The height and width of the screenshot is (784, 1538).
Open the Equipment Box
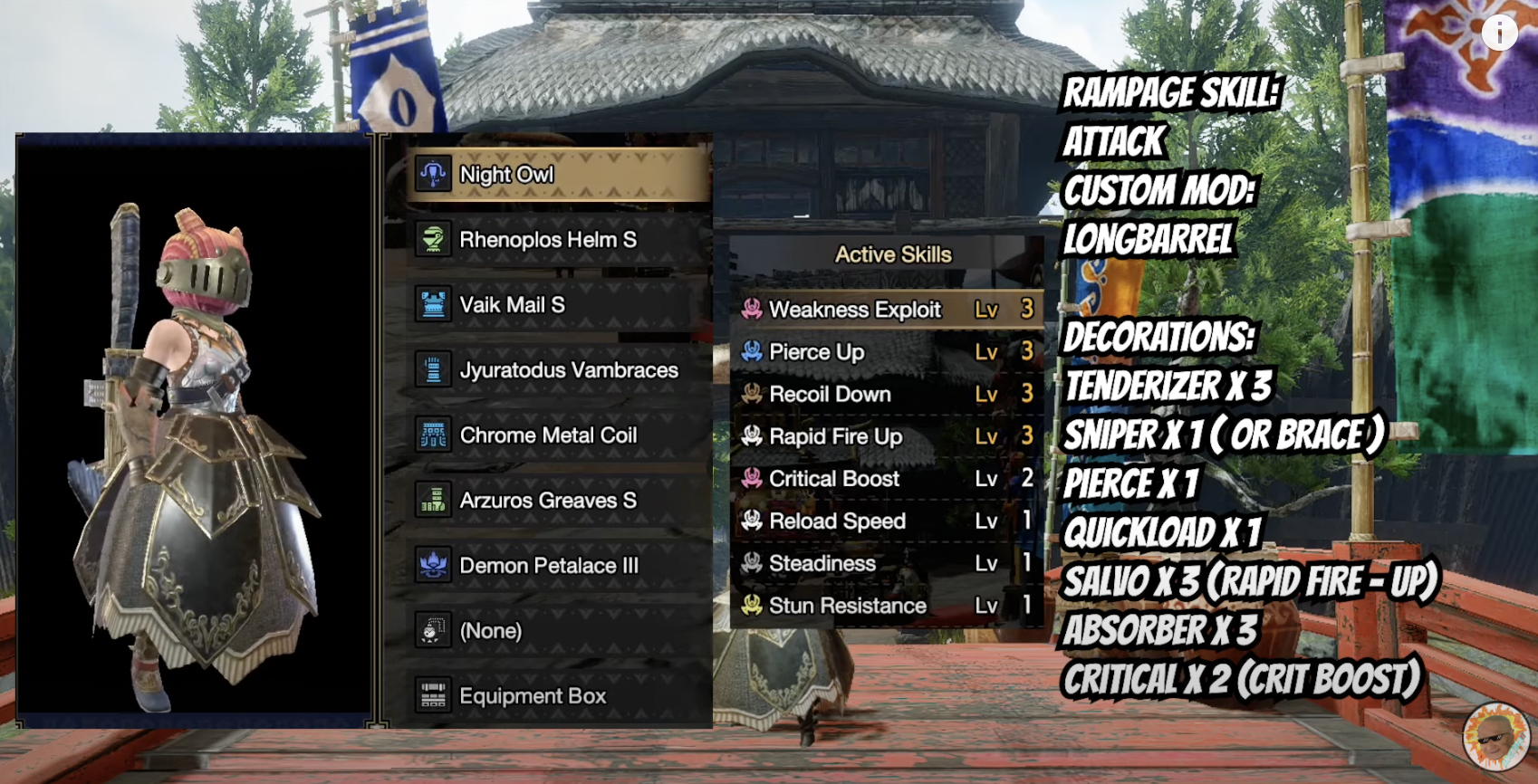click(556, 696)
